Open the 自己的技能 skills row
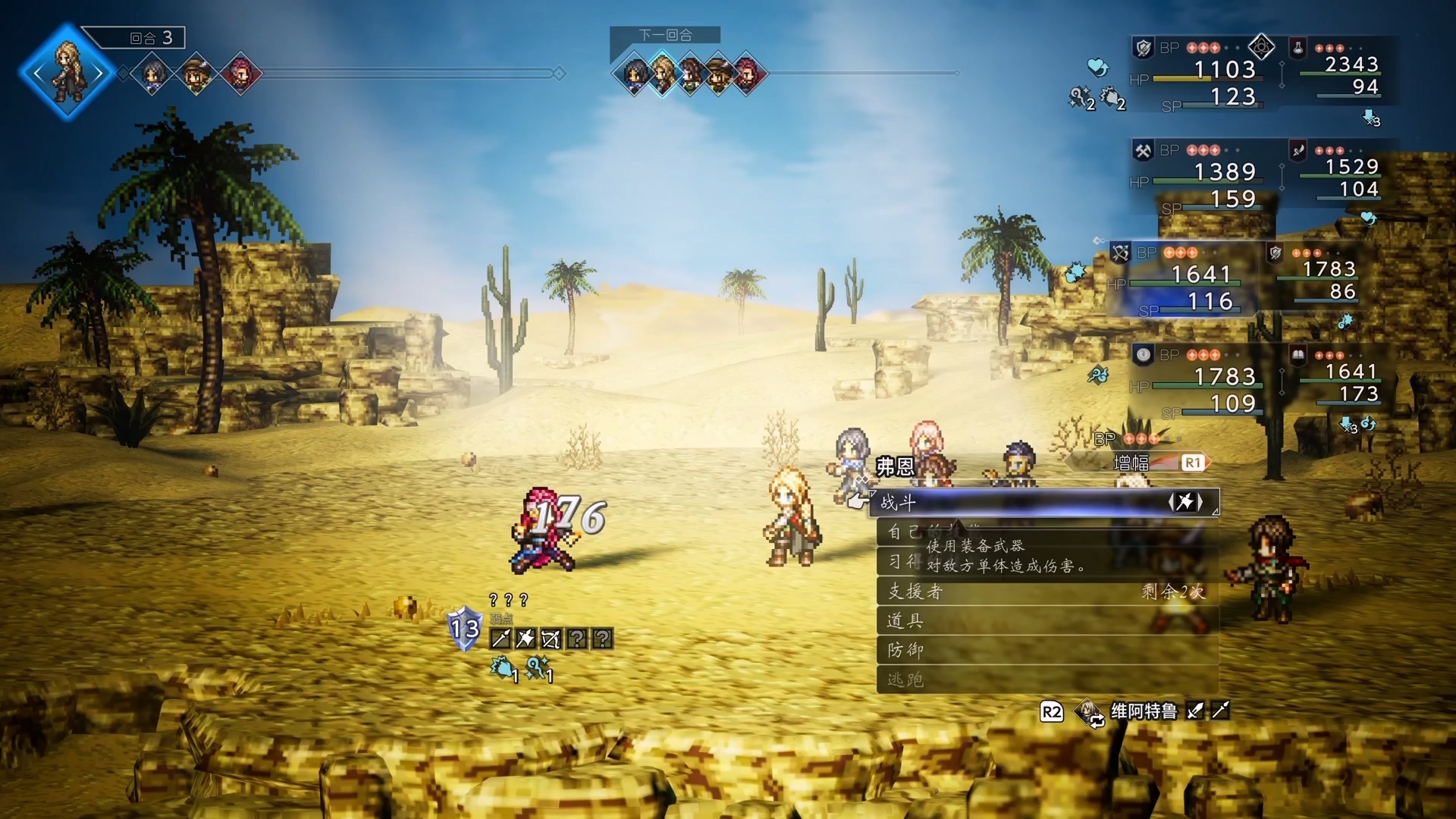 click(x=1046, y=532)
